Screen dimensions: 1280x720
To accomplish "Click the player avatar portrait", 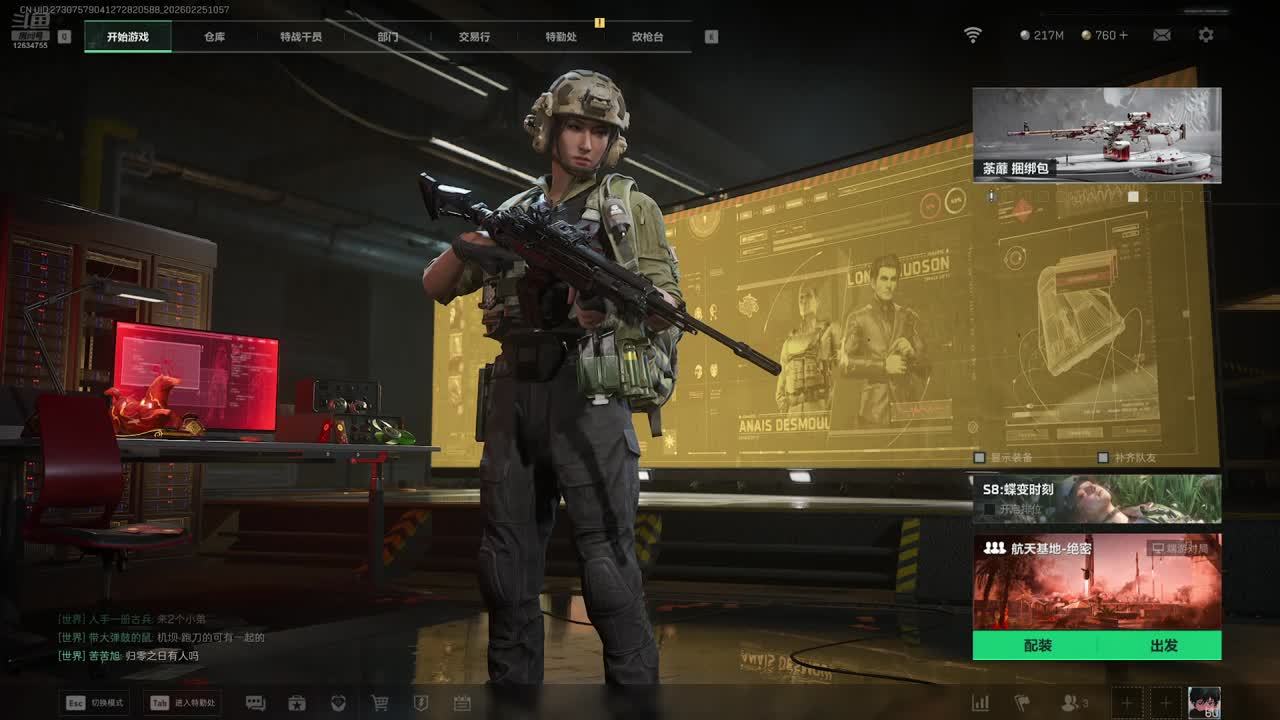I will click(x=1204, y=702).
